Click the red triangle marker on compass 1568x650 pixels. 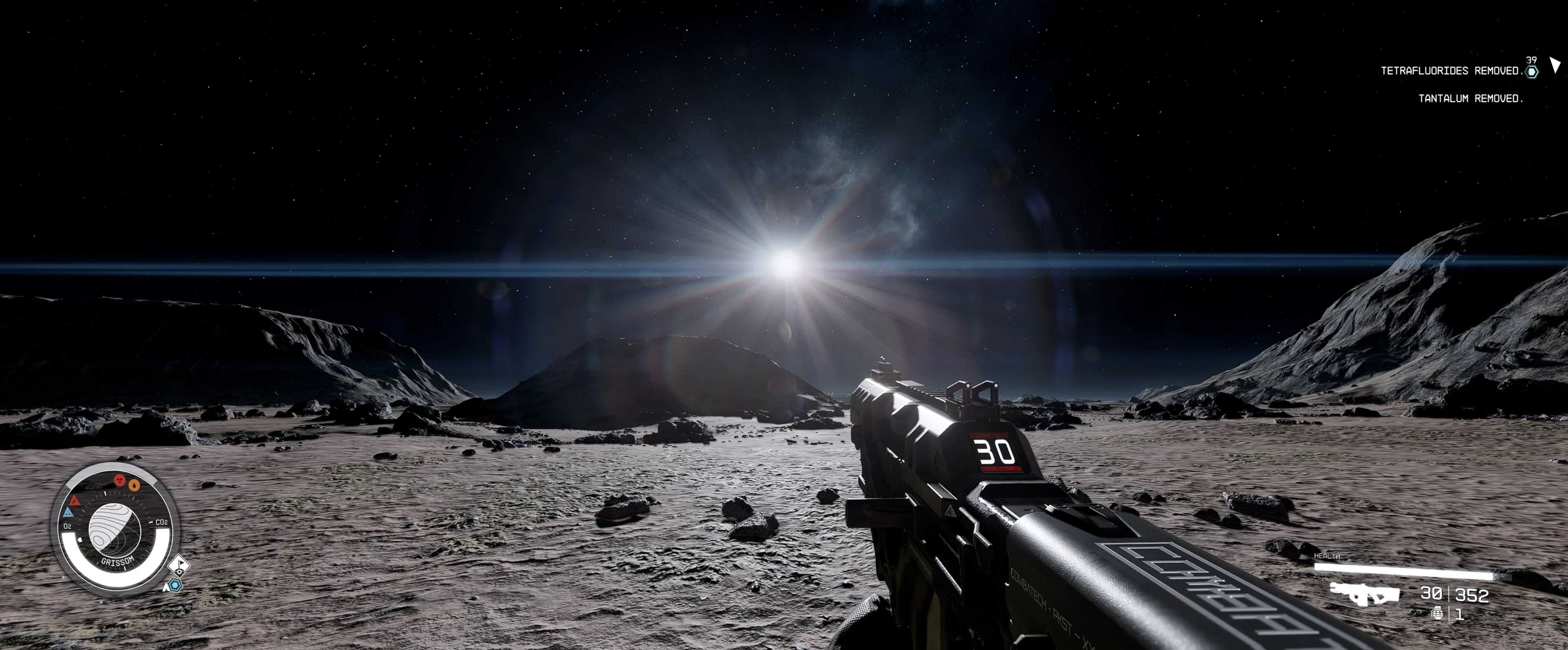tap(75, 501)
